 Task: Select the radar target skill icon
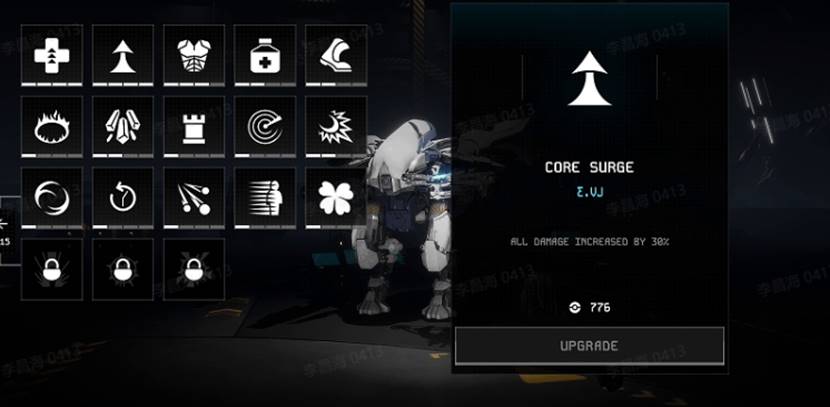point(265,126)
